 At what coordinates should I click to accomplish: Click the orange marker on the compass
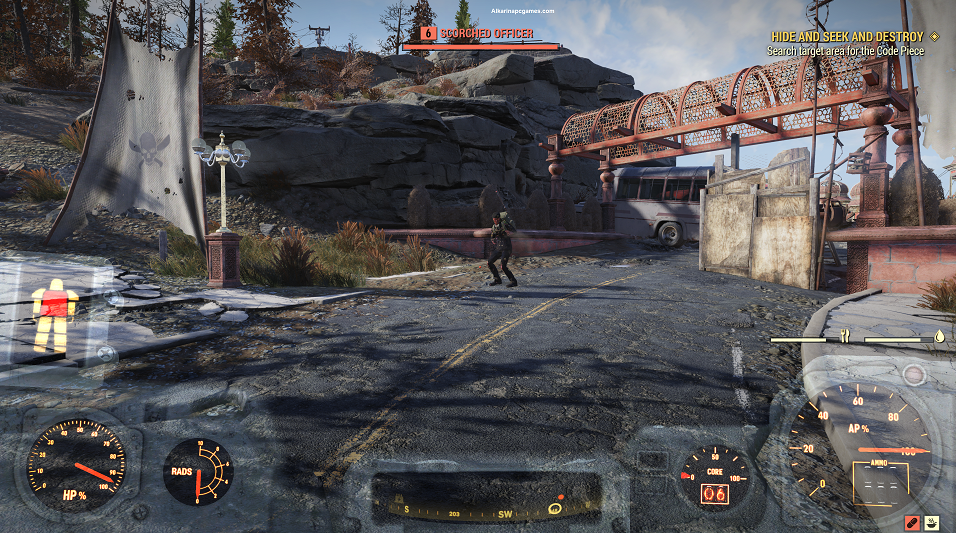tap(559, 498)
